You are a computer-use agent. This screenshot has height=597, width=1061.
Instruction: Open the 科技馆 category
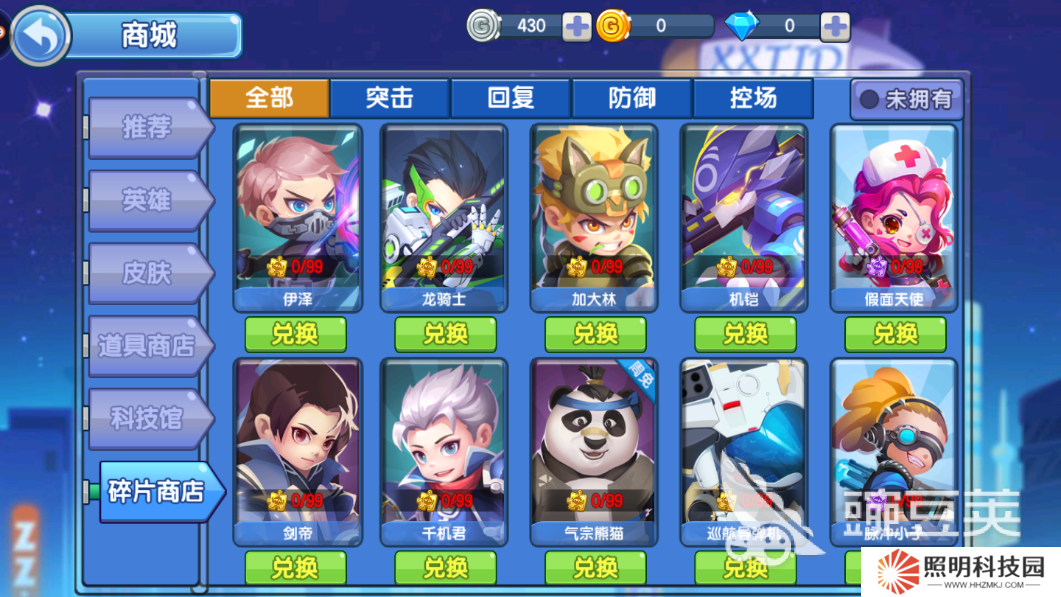pos(148,418)
